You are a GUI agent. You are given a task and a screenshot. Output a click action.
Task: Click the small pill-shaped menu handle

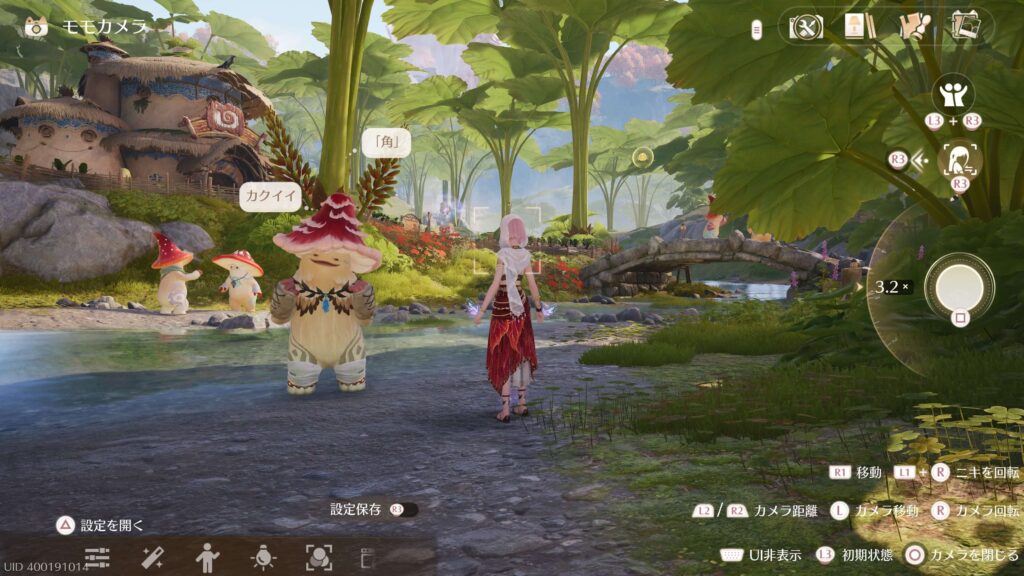758,27
